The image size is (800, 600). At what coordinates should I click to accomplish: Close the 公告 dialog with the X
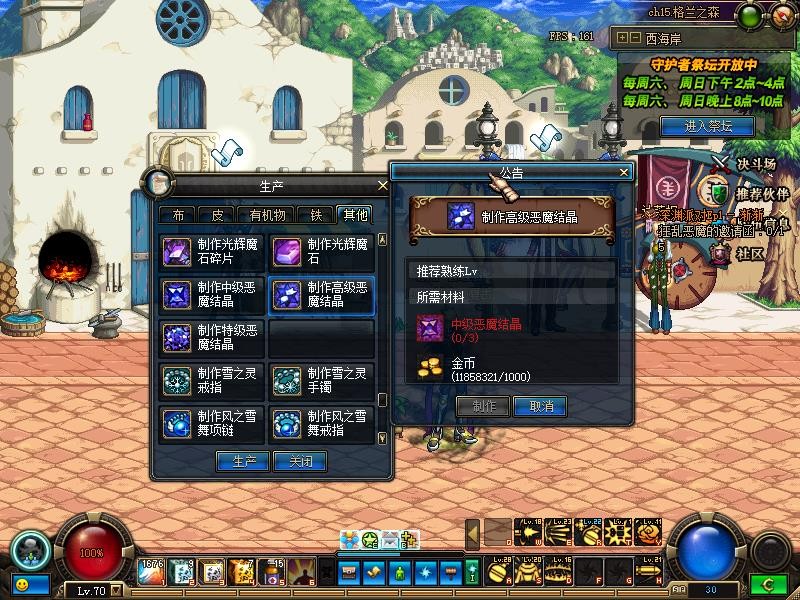click(624, 172)
